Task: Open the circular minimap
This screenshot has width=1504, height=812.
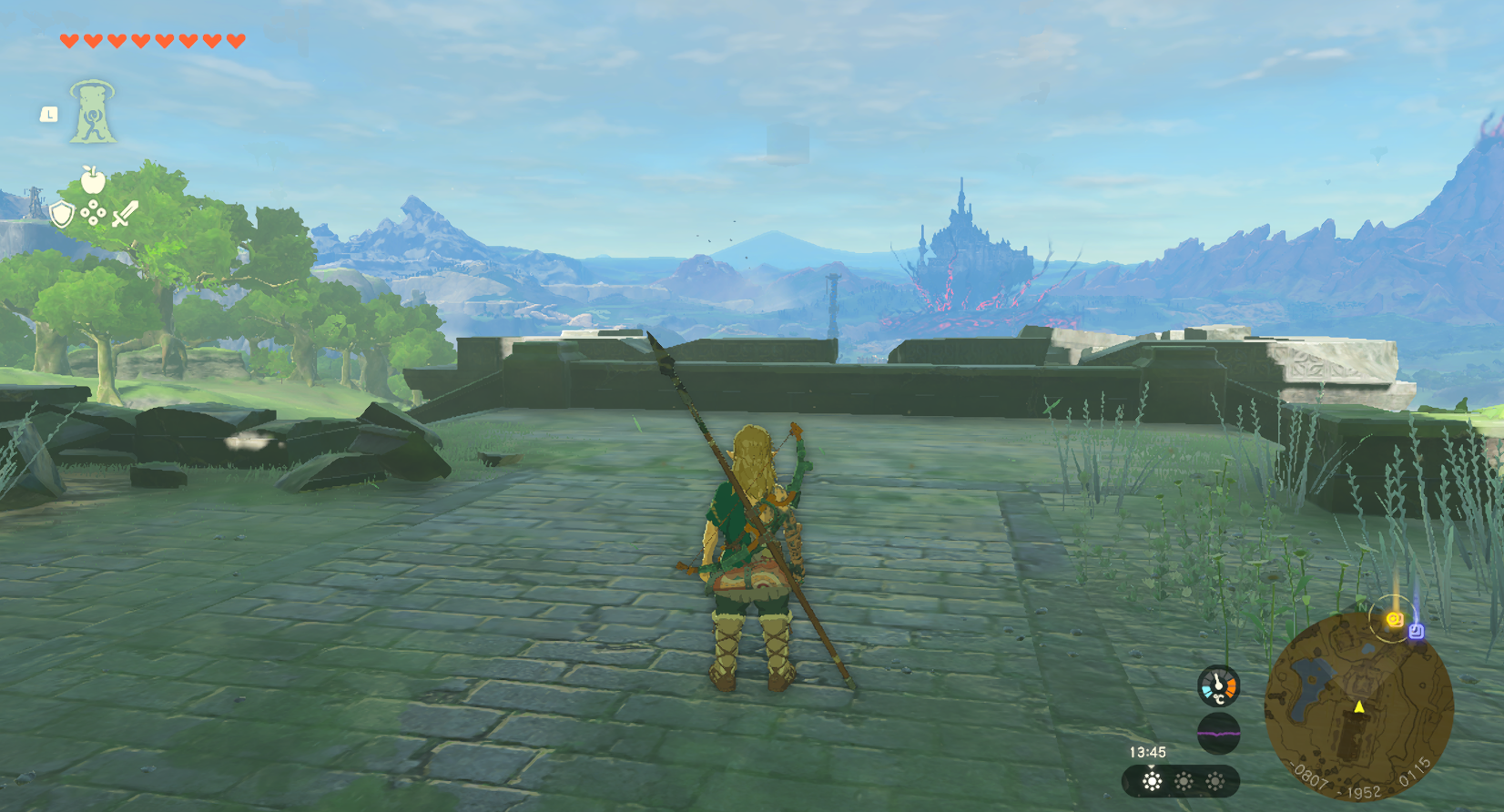Action: 1357,709
